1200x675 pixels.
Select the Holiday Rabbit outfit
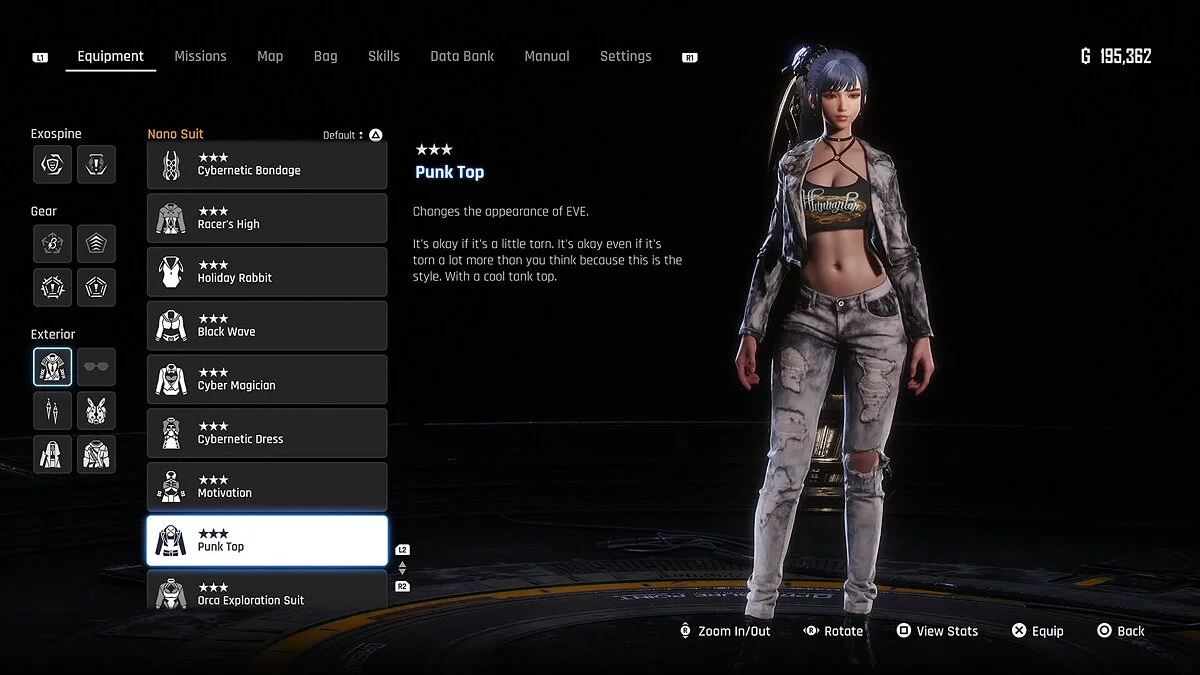[267, 272]
